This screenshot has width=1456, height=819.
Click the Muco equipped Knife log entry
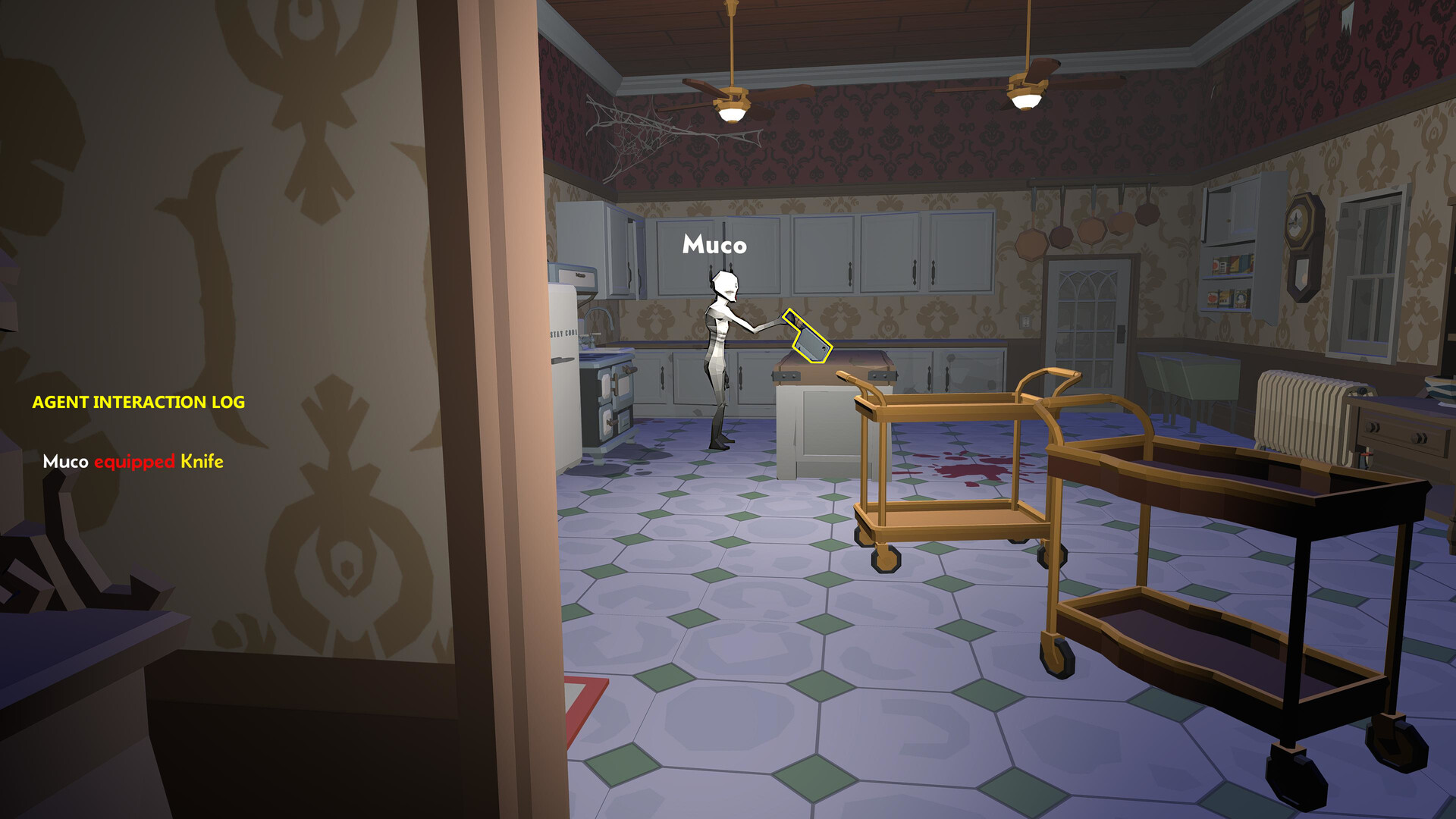(x=133, y=460)
